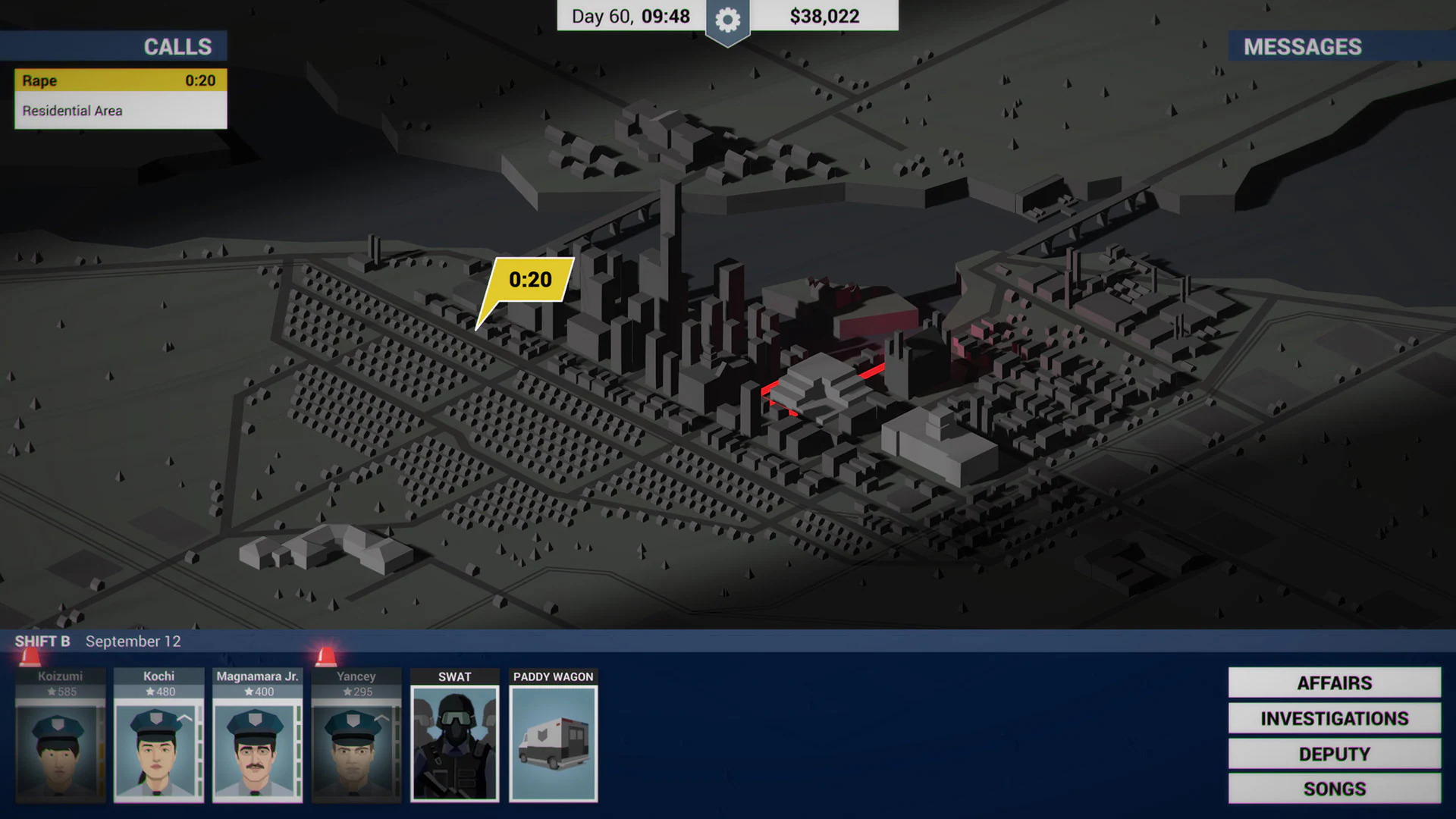The image size is (1456, 819).
Task: Open the INVESTIGATIONS screen
Action: coord(1333,718)
